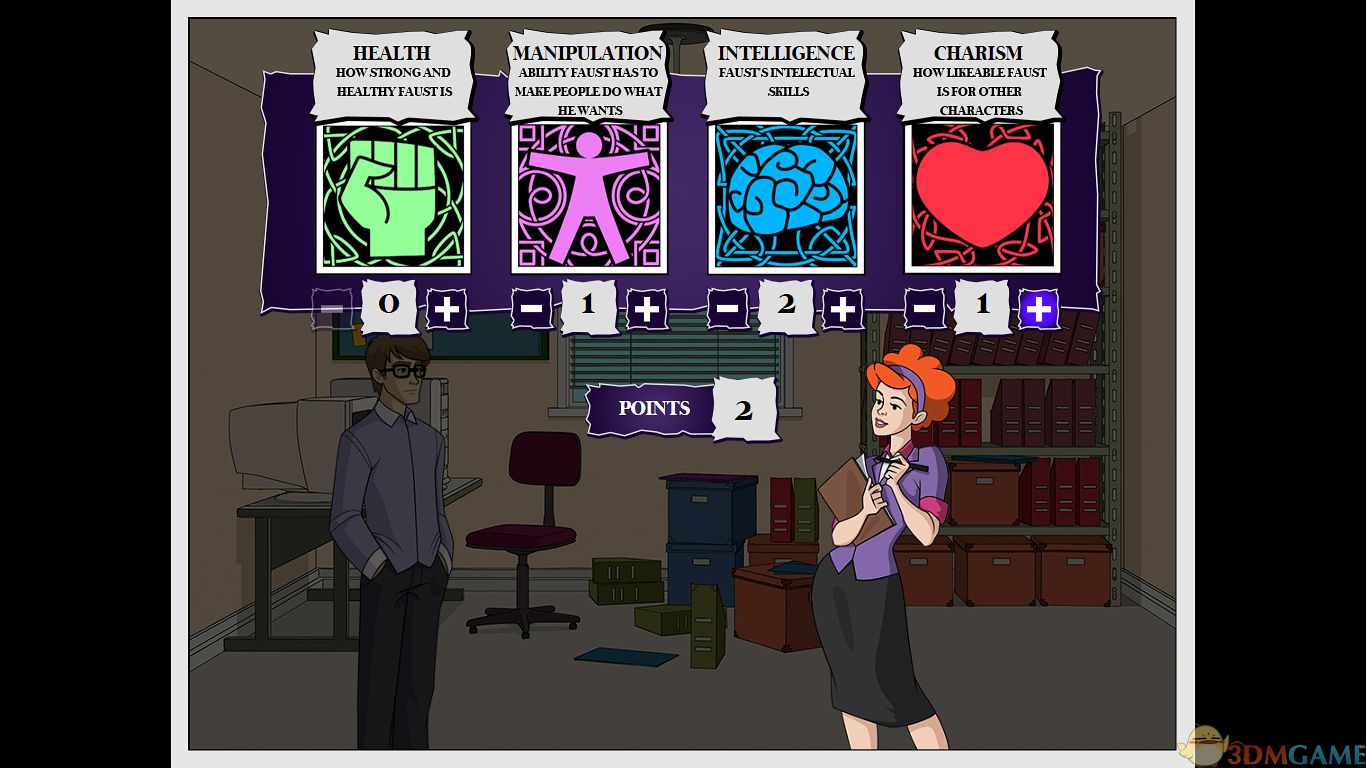Select the remaining points value showing 2
Image resolution: width=1366 pixels, height=768 pixels.
(x=744, y=408)
